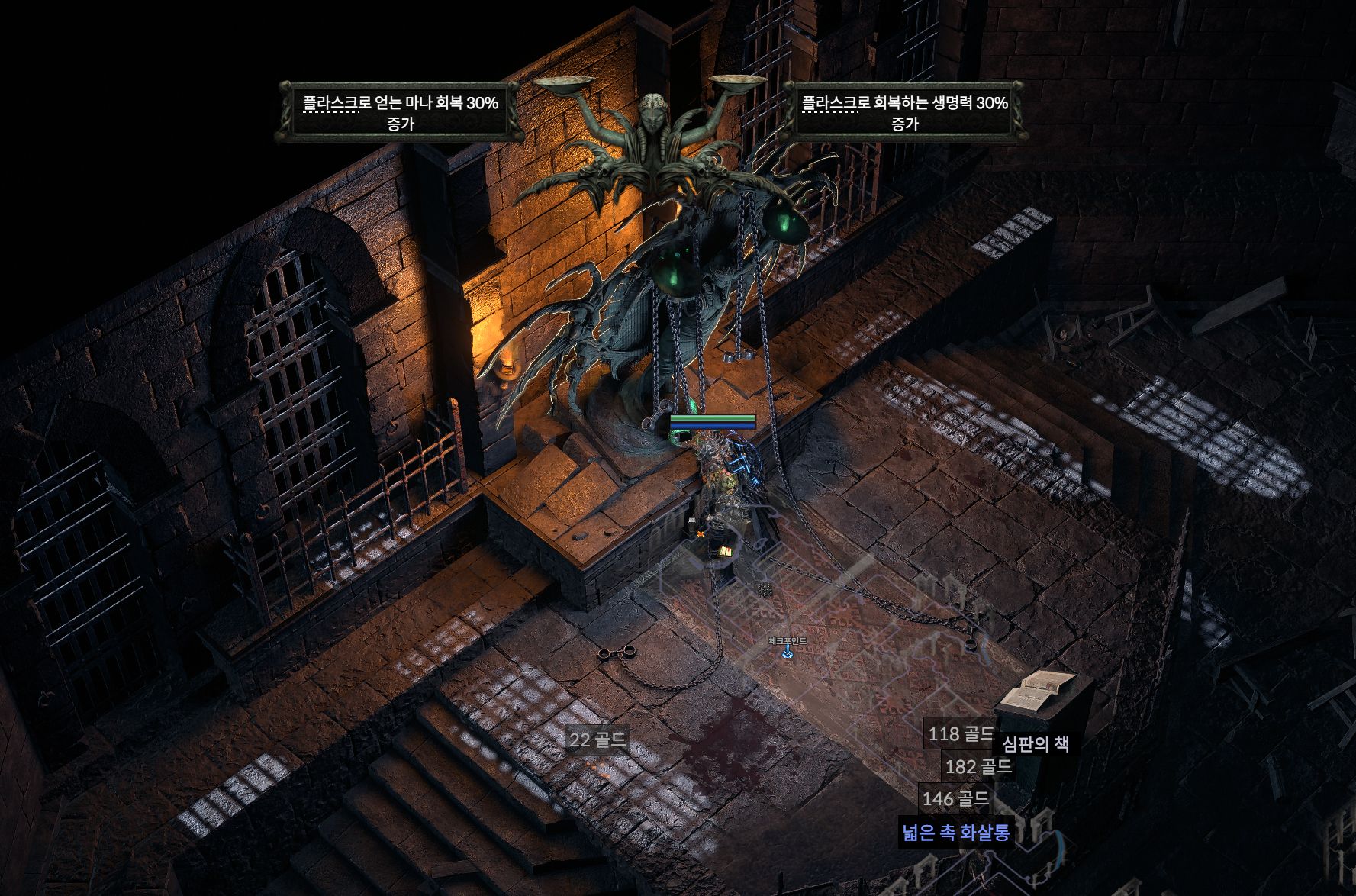Choose the flask mana recovery 30% bonus
1356x896 pixels.
point(400,112)
